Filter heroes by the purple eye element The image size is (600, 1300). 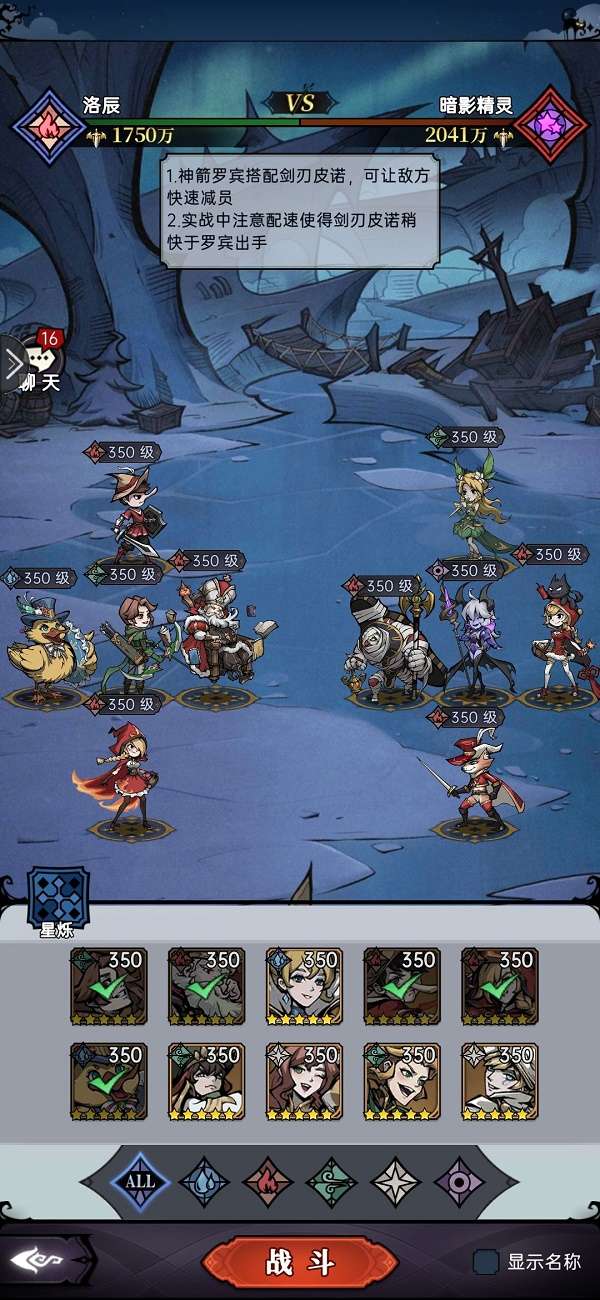point(460,1181)
